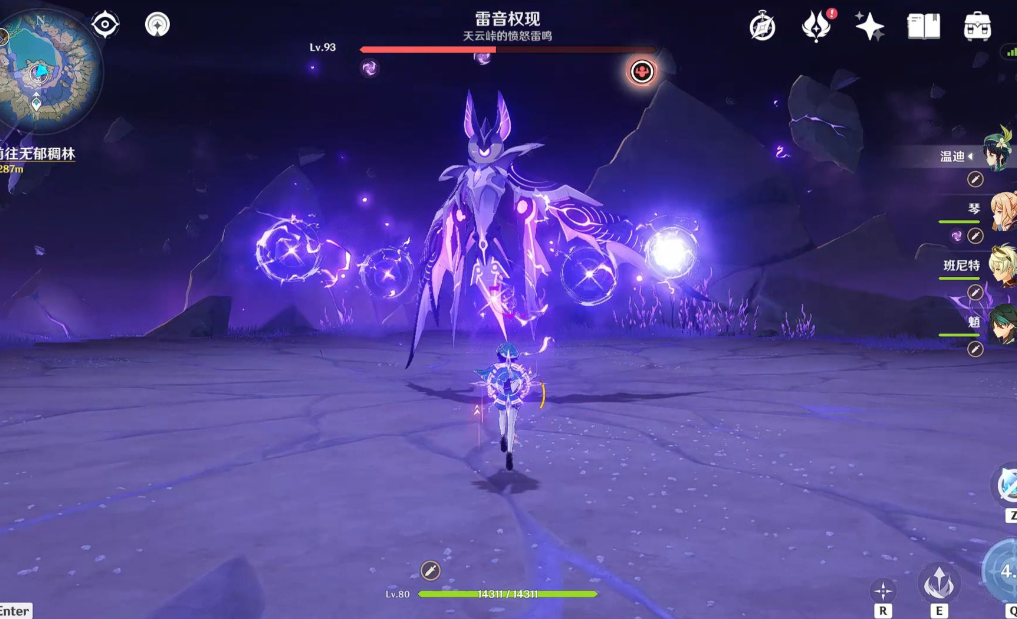Open the compass events icon

[763, 27]
